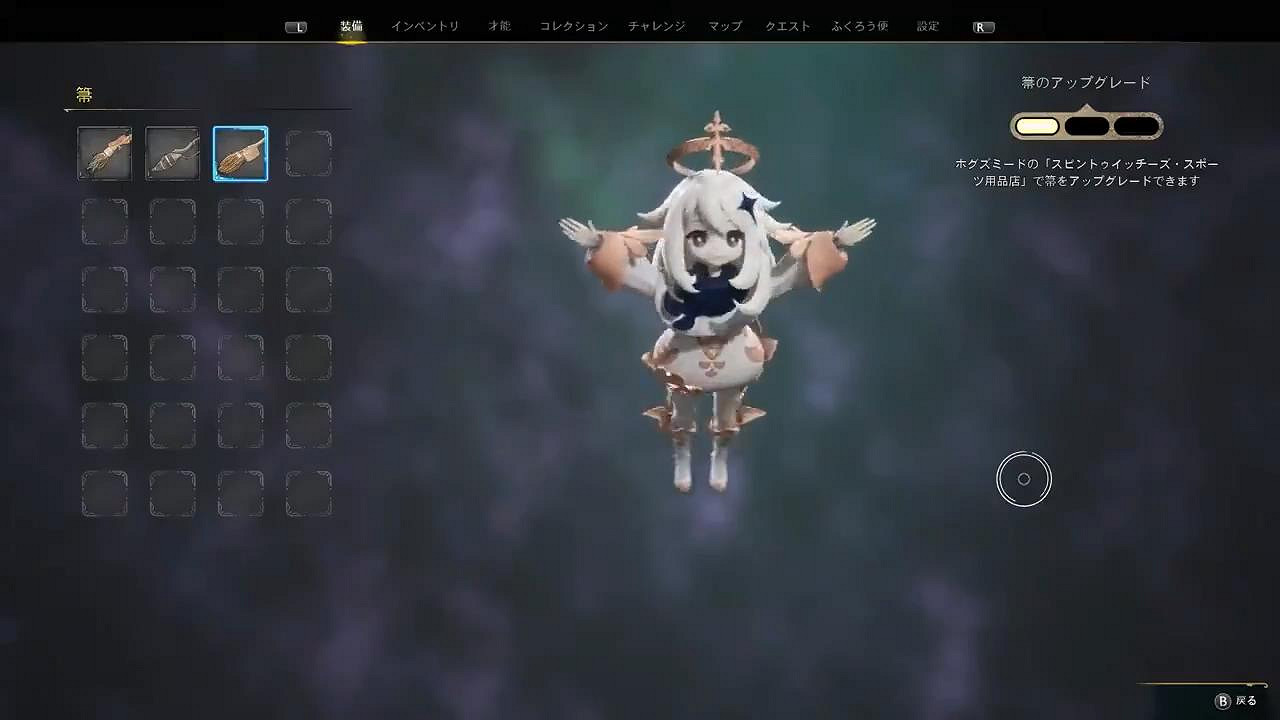1280x720 pixels.
Task: Click the チャレンジ label in the navigation
Action: coord(655,27)
